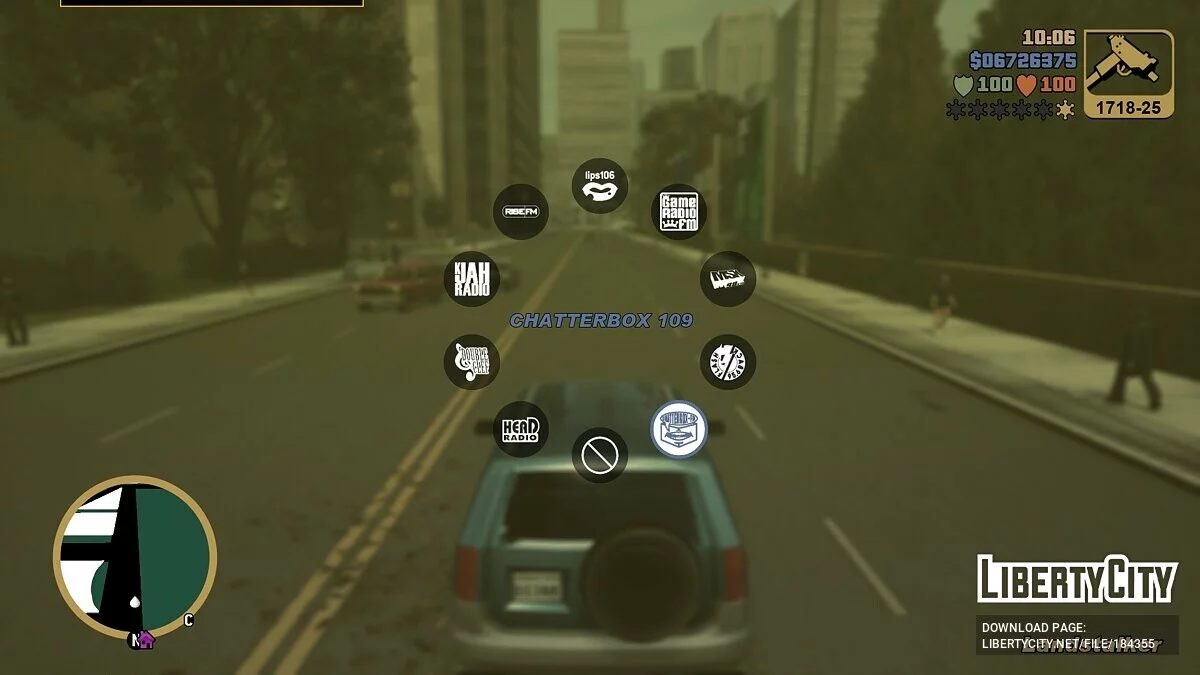Pick the Flashback 95.6 station

pos(727,362)
